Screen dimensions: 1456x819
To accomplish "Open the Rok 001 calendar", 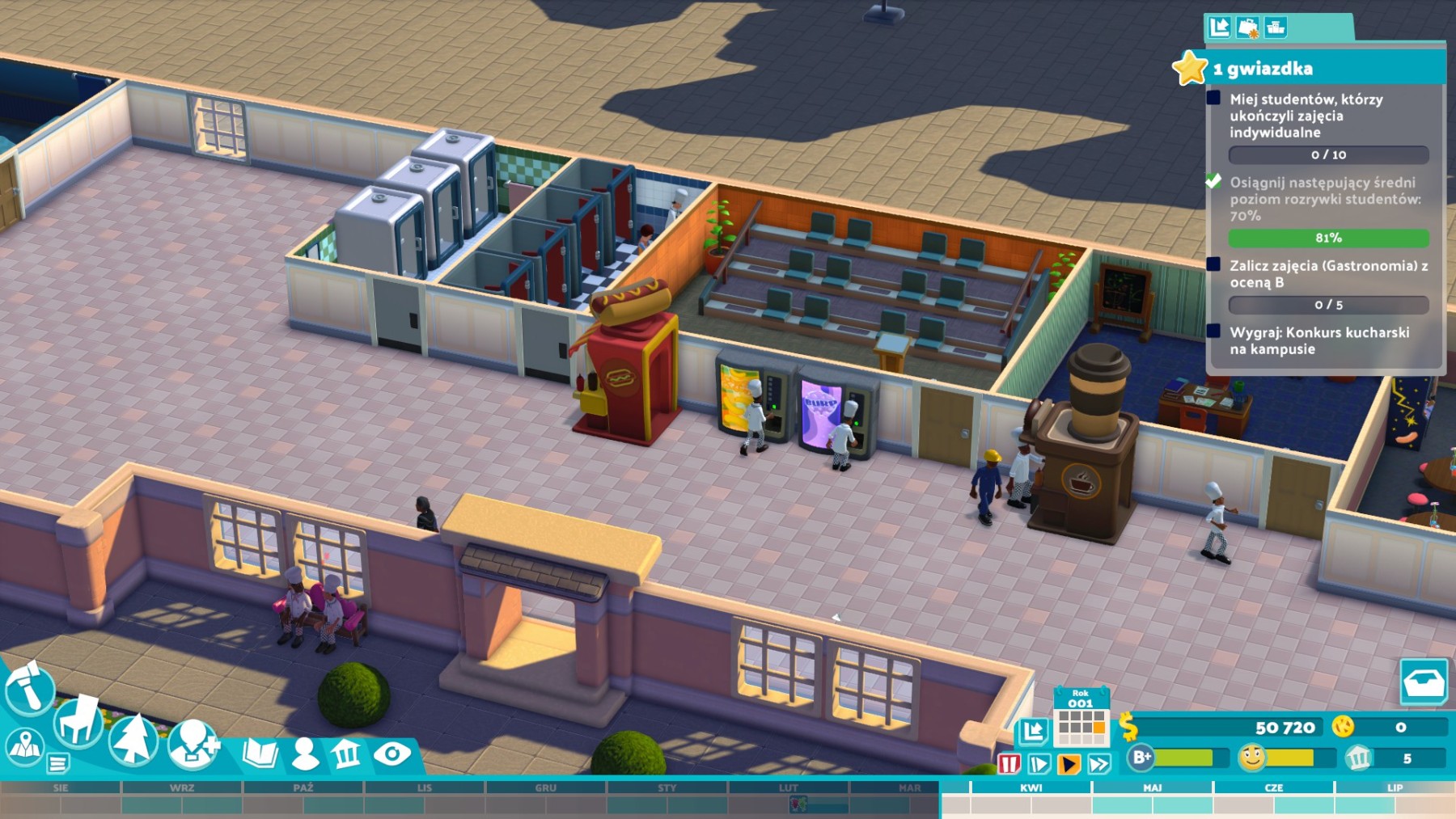I will tap(1081, 718).
